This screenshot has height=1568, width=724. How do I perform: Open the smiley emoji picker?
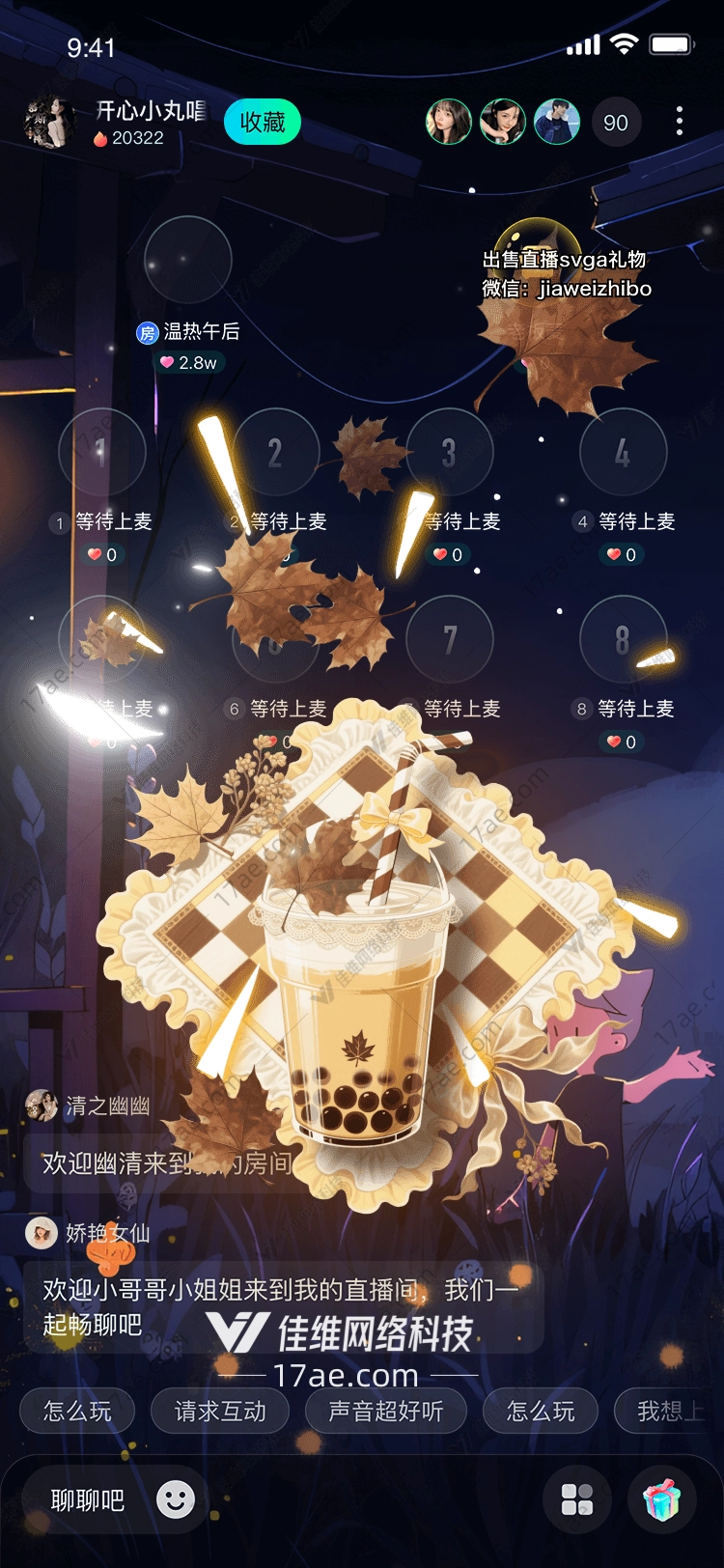[176, 1499]
